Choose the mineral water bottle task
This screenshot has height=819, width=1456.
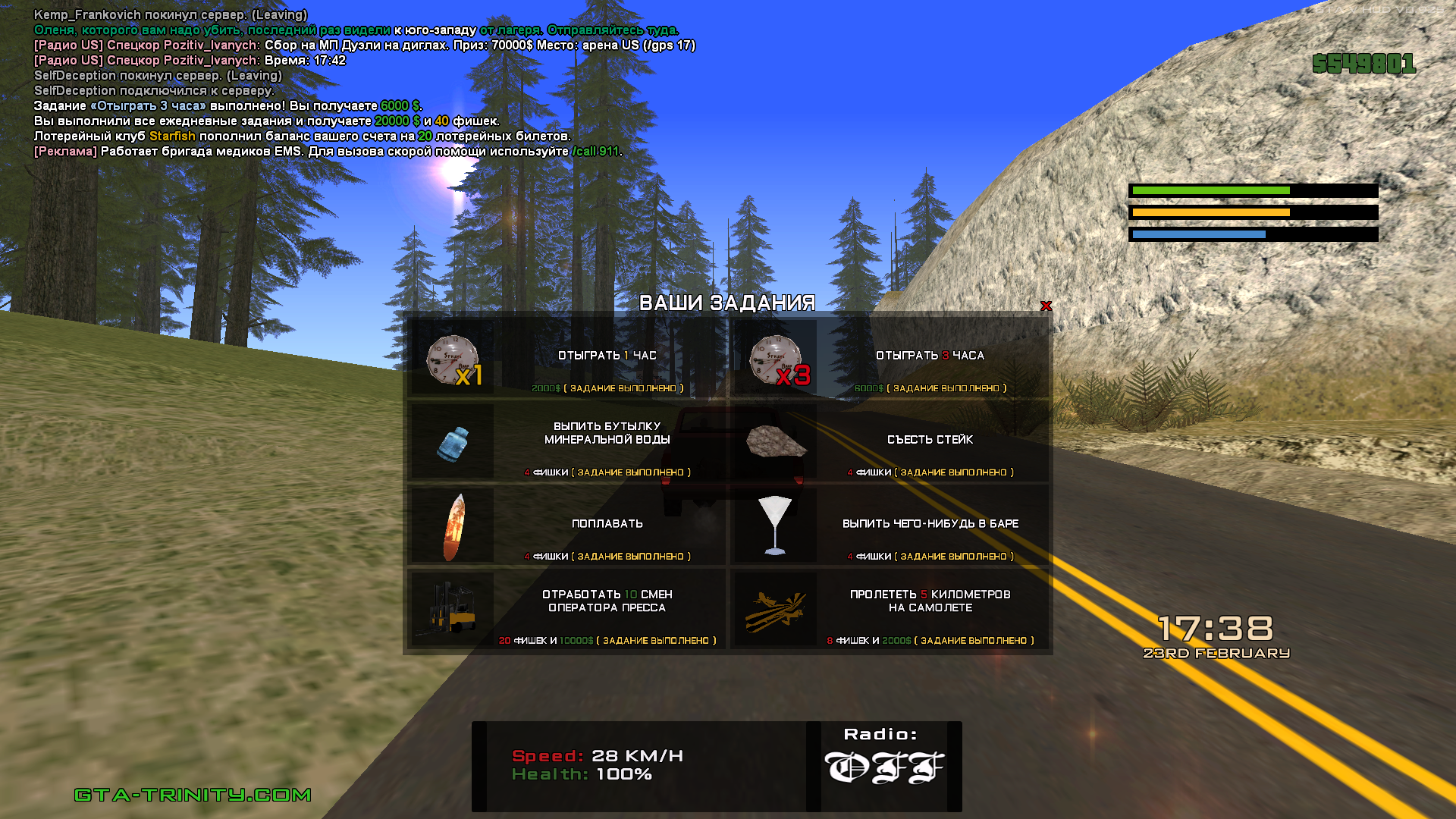(x=567, y=442)
